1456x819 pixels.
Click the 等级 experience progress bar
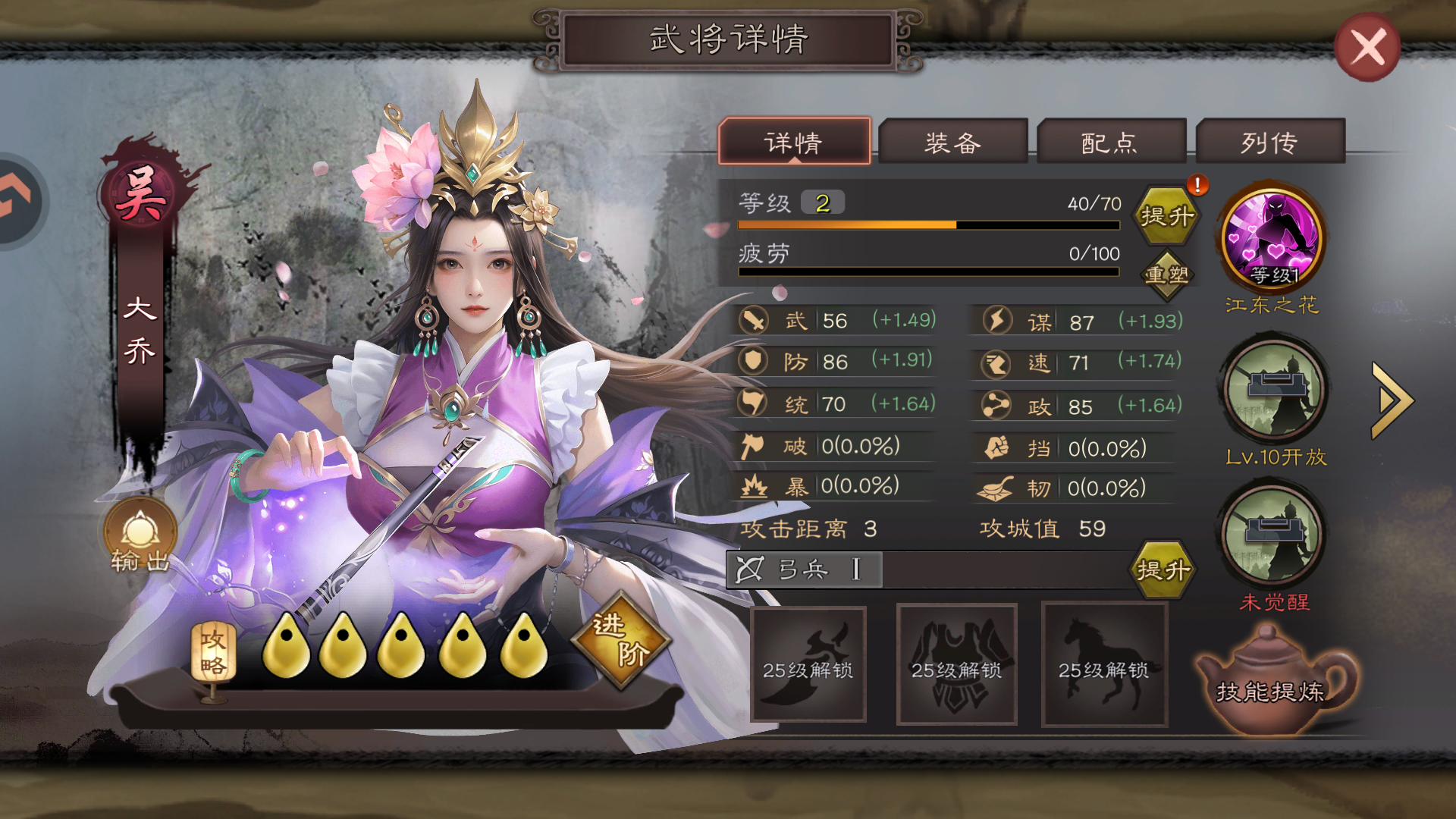pyautogui.click(x=929, y=225)
